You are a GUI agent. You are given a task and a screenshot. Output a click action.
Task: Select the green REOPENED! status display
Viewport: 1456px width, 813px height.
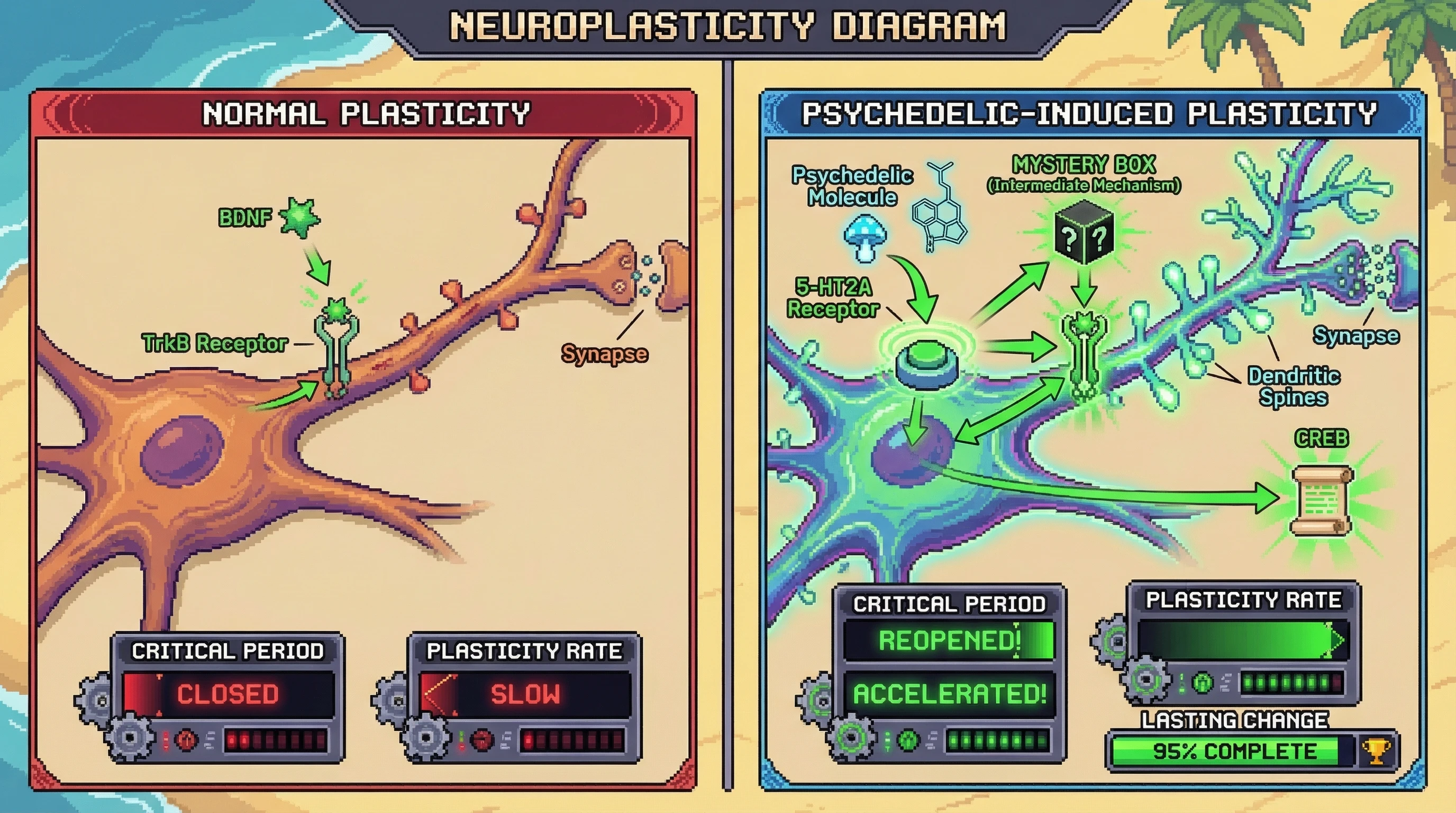pyautogui.click(x=949, y=640)
